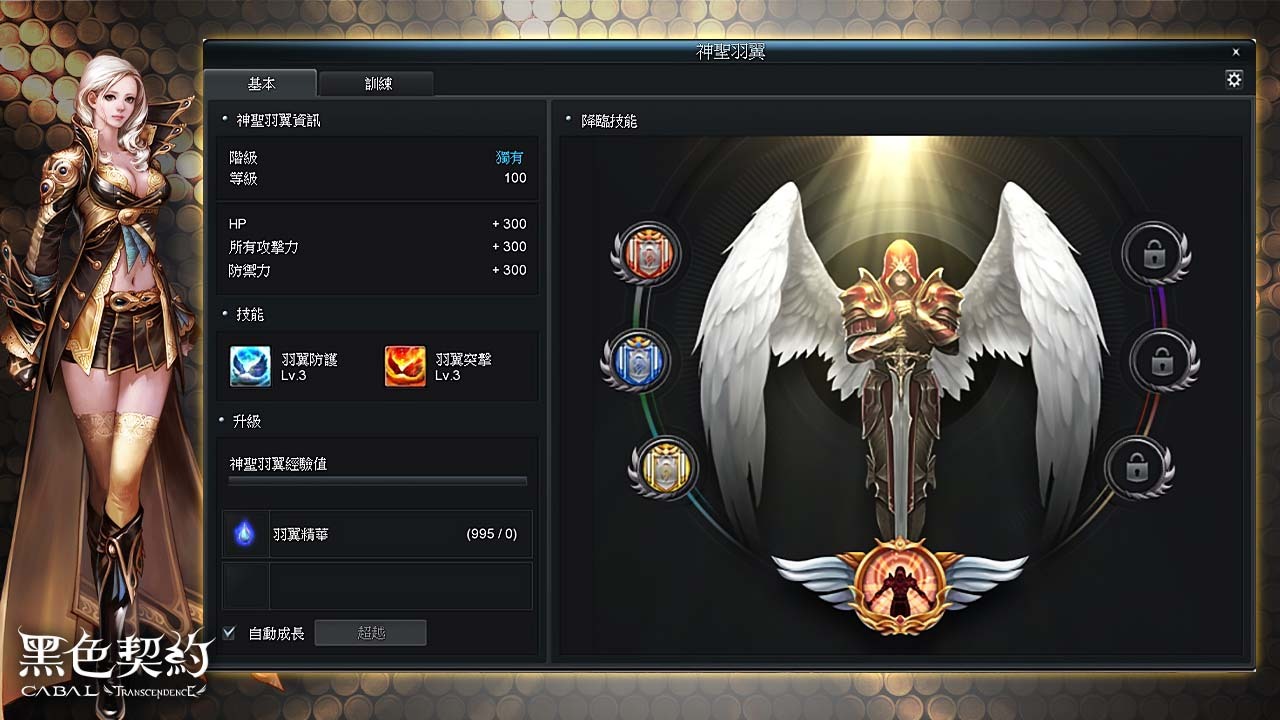Select the blue shield emblem on the ring
Screen dimensions: 1280x720
[x=640, y=362]
